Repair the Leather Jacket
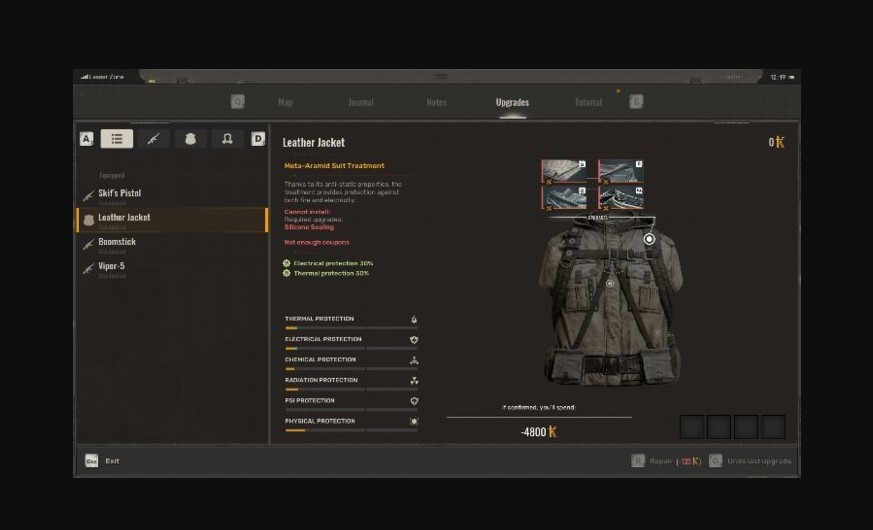Screen dimensions: 873x530 660,461
